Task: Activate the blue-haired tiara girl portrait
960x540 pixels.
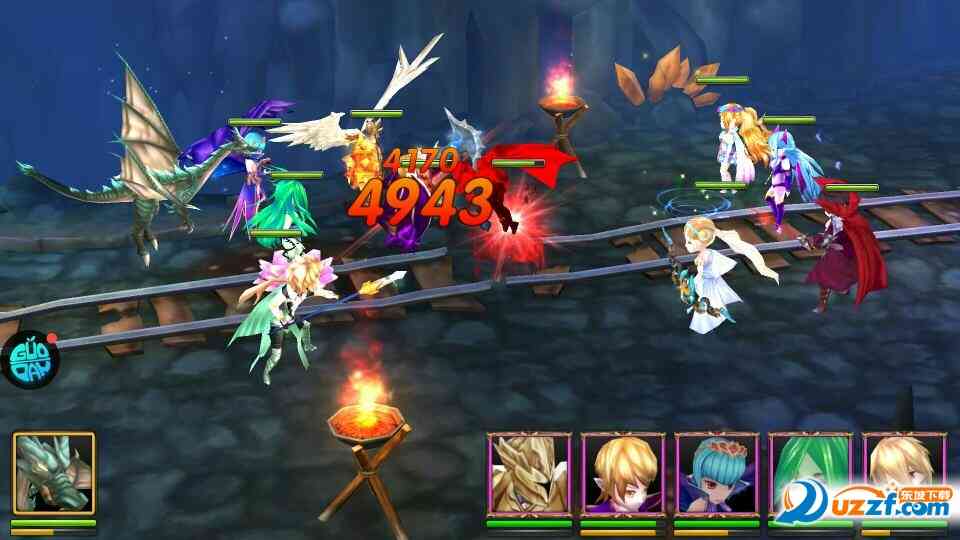Action: [716, 473]
